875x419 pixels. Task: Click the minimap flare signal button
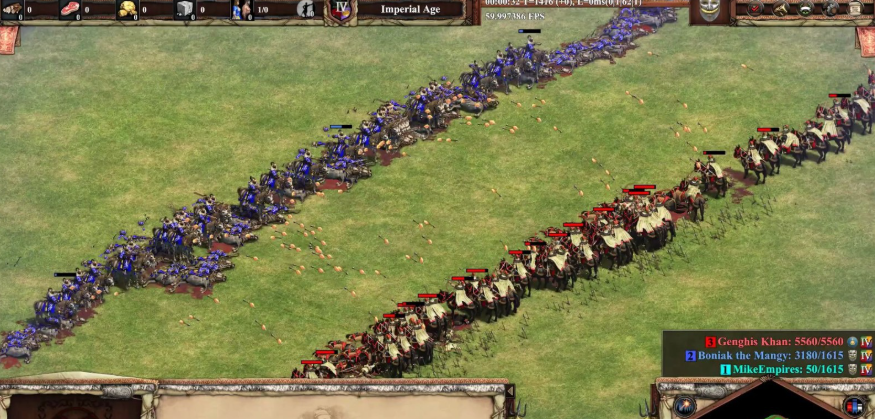(684, 407)
